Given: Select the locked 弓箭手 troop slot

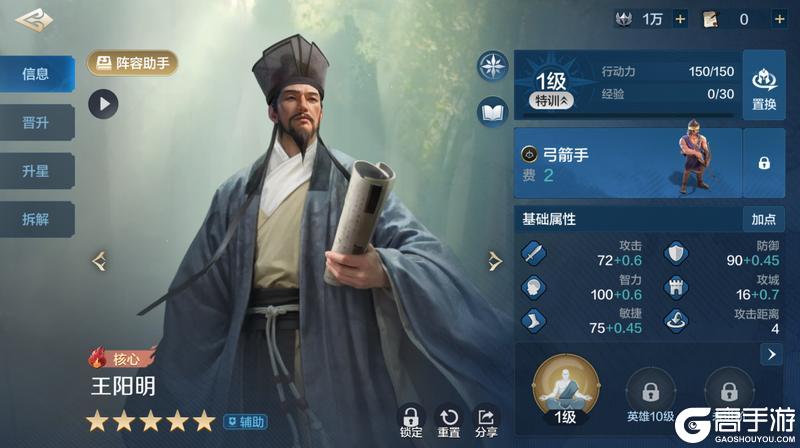Looking at the screenshot, I should pyautogui.click(x=764, y=162).
